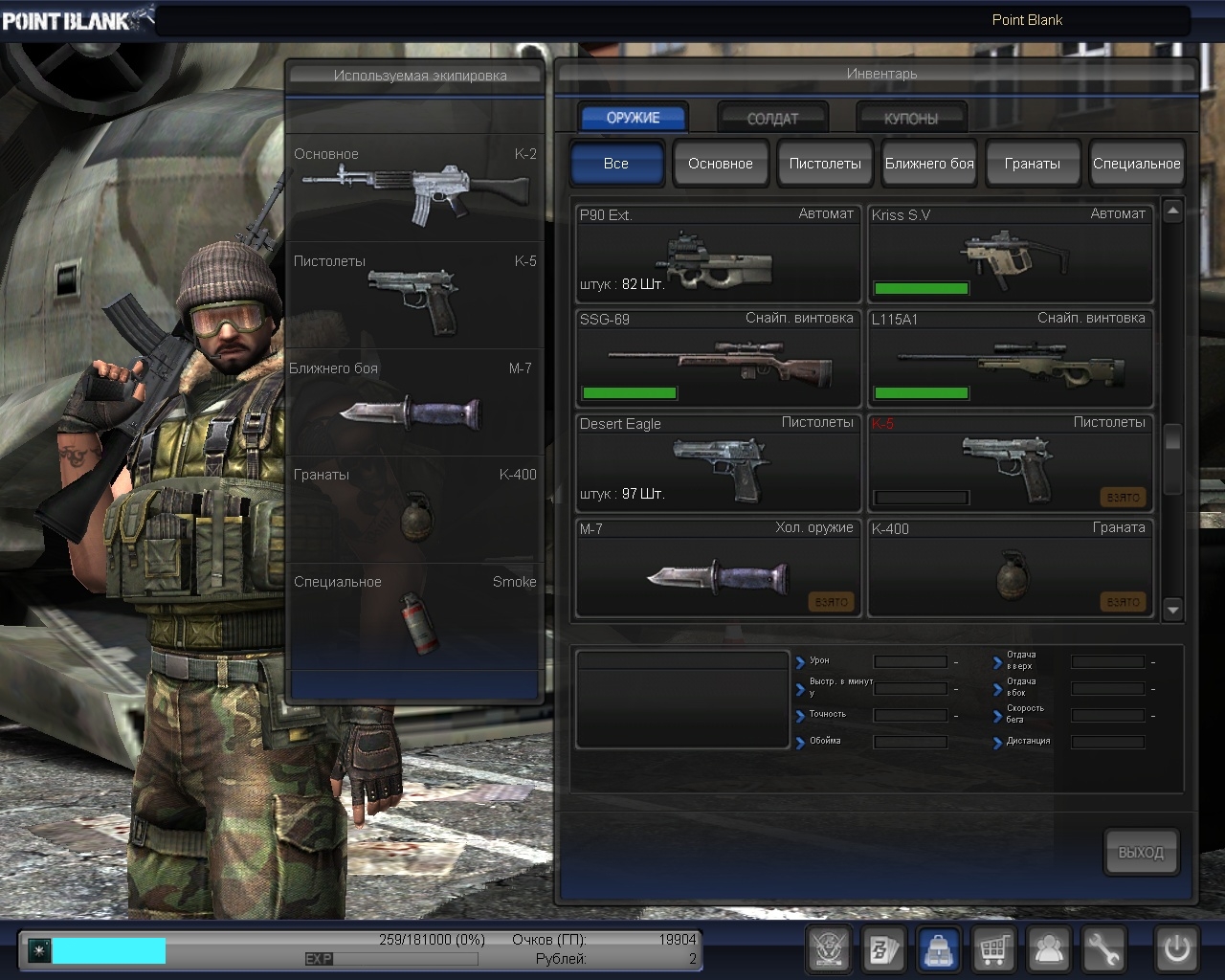This screenshot has height=980, width=1225.
Task: Click the Desert Eagle pistol item
Action: (x=718, y=463)
